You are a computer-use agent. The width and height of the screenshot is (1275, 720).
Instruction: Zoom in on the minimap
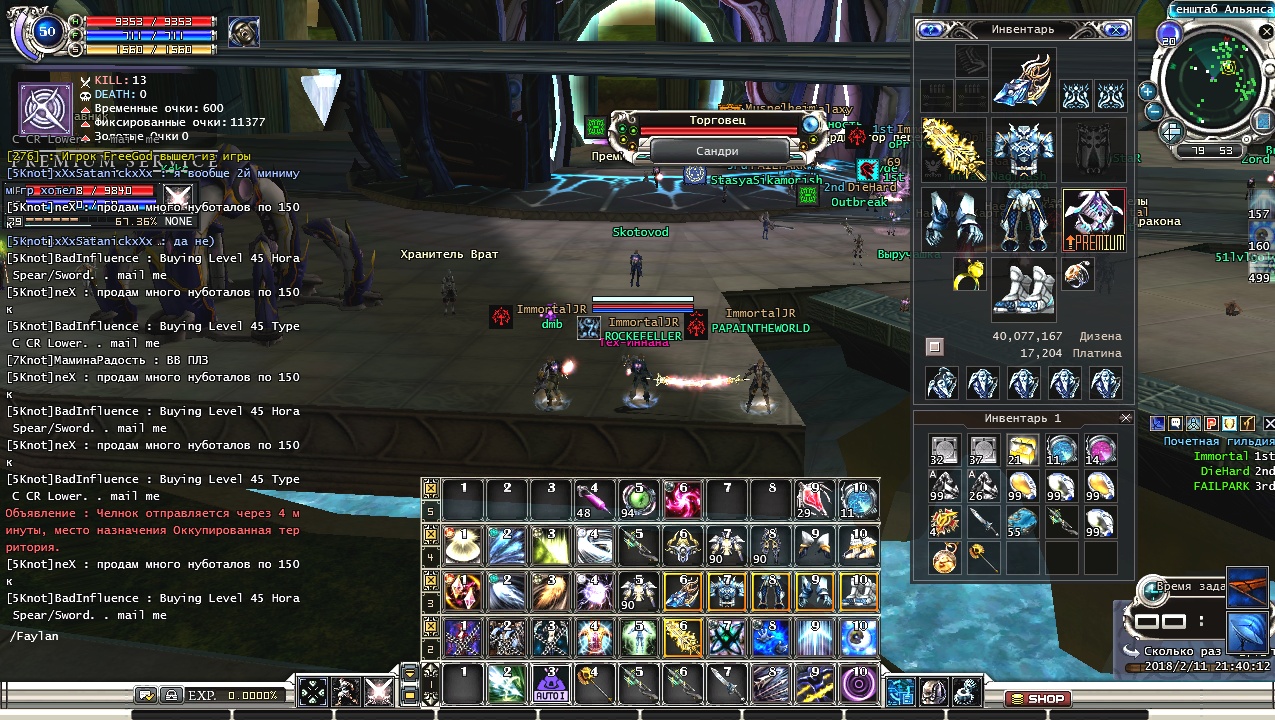(x=1148, y=90)
